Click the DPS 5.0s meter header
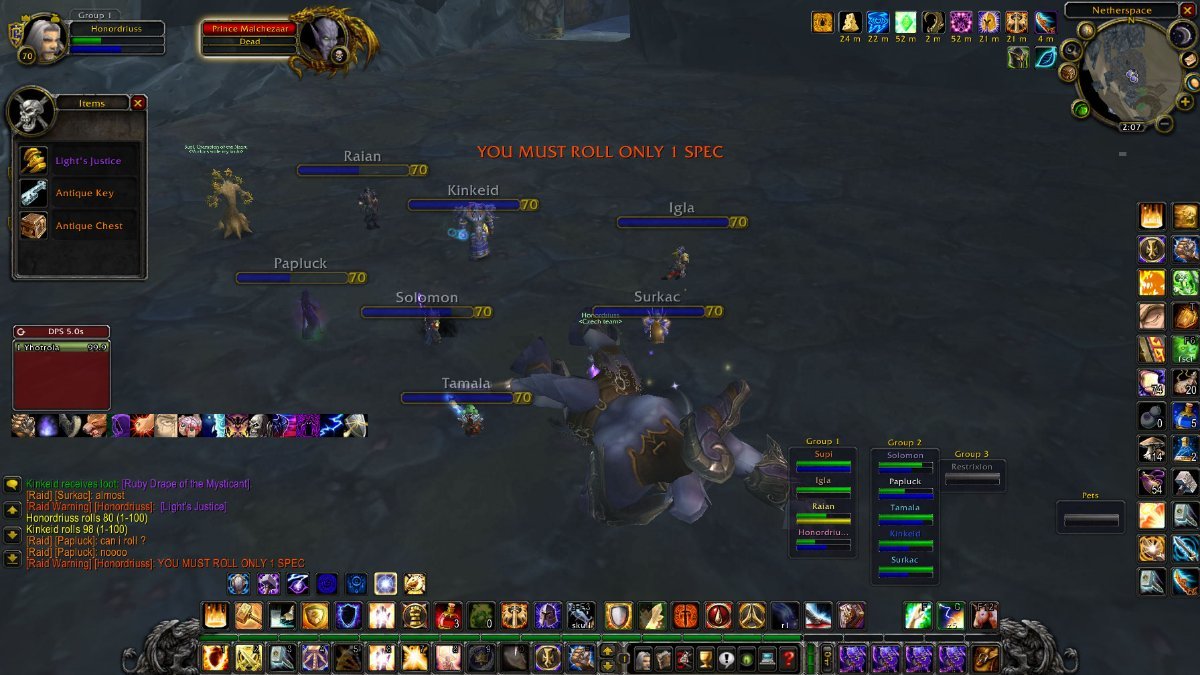Image resolution: width=1200 pixels, height=675 pixels. (62, 332)
